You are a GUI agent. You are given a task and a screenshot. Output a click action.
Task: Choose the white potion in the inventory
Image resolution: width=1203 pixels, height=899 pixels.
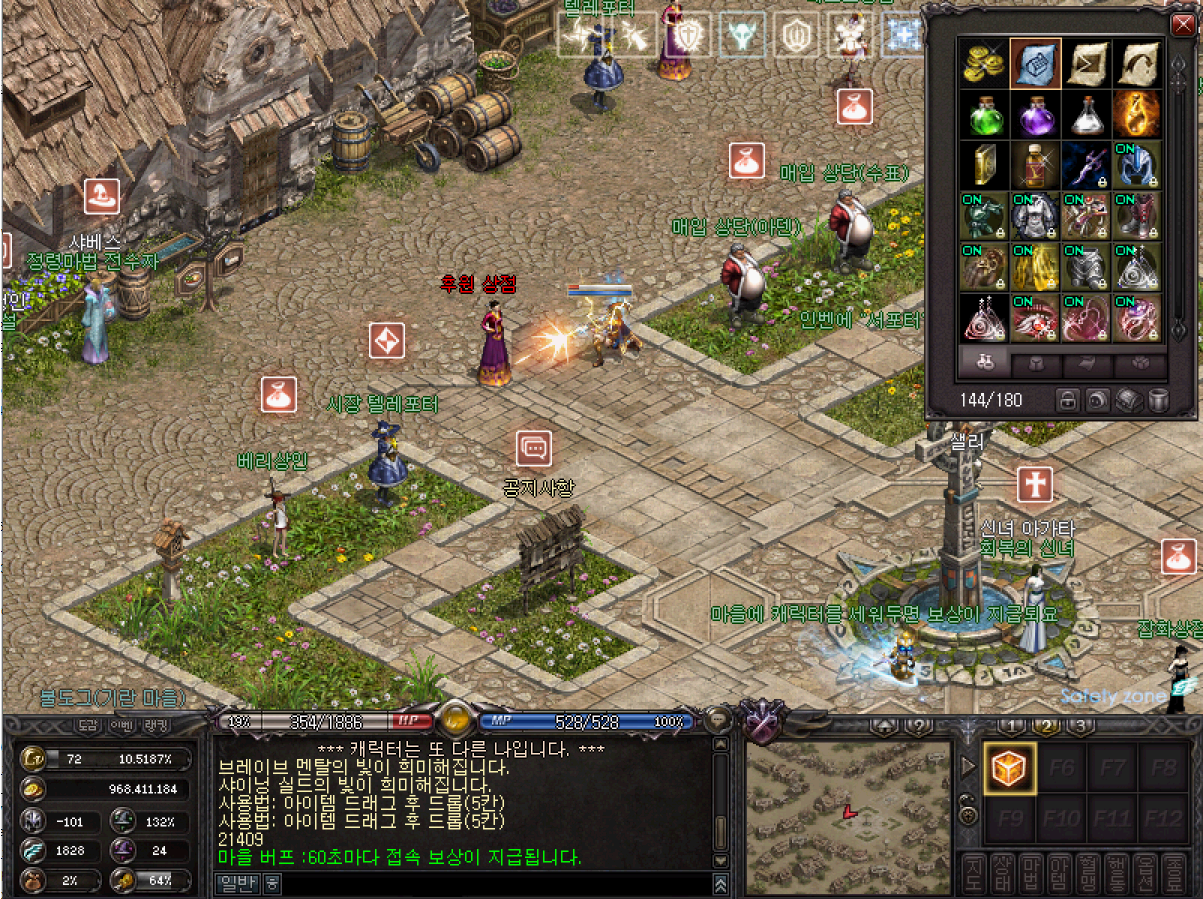coord(1087,115)
